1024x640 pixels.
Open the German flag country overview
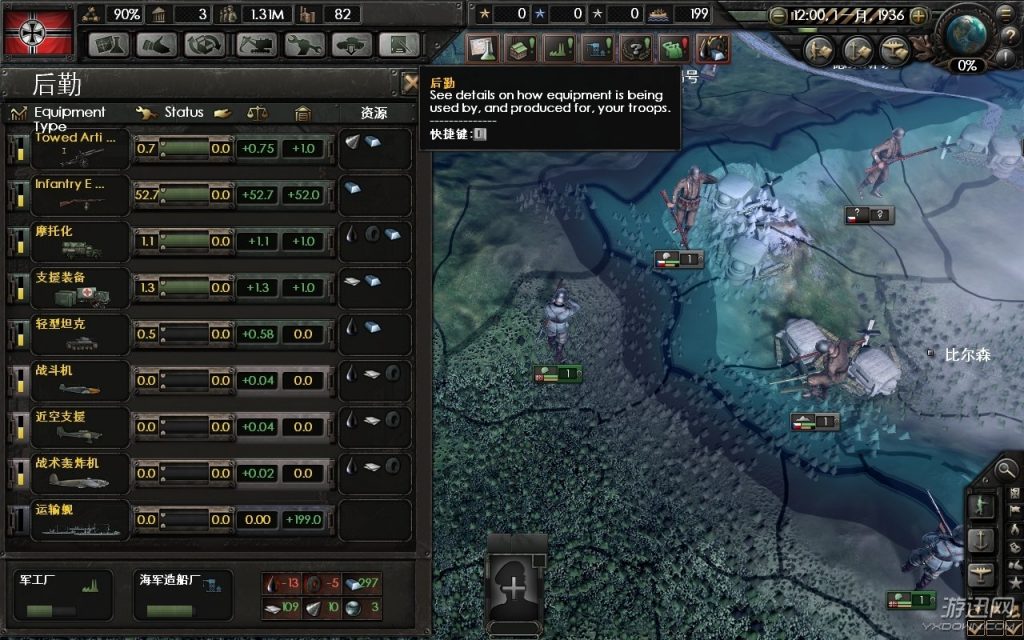point(38,32)
